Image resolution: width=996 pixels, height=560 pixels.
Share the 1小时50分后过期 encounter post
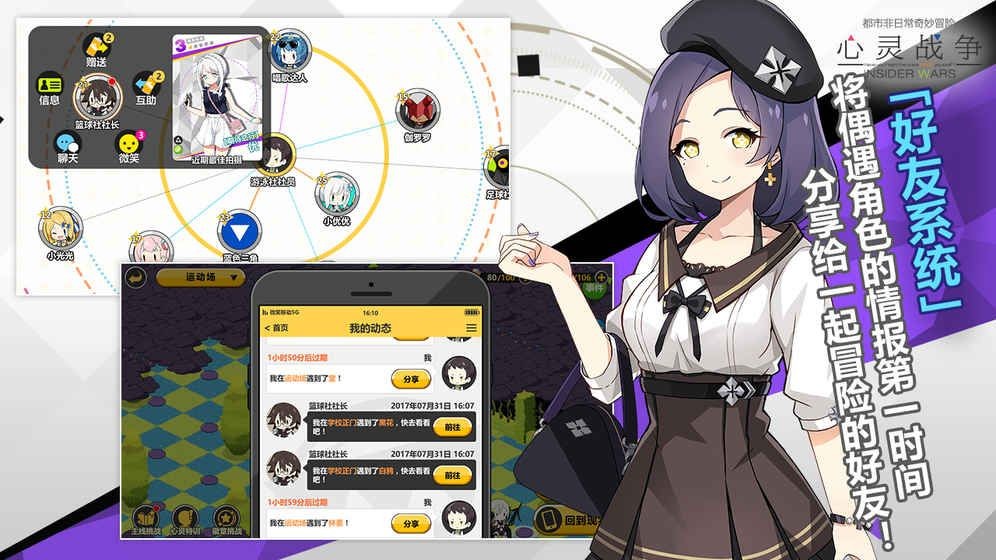[410, 379]
